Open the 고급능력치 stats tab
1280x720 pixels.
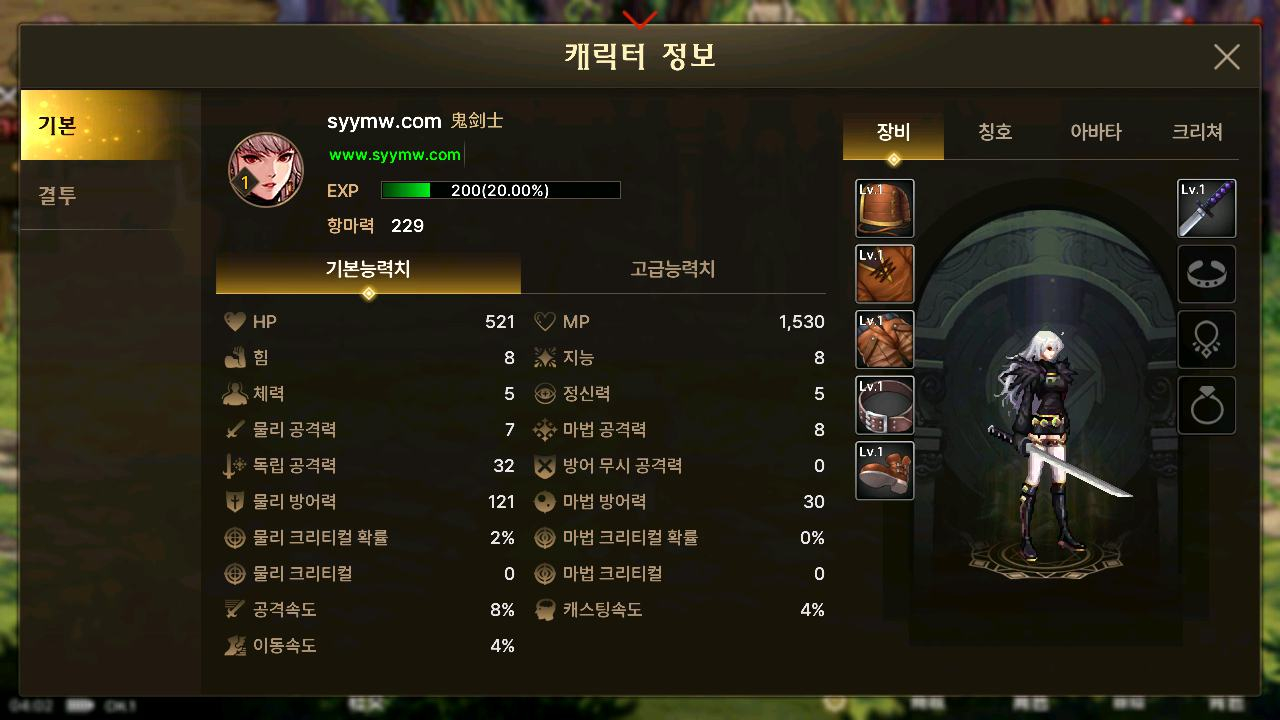pos(672,270)
